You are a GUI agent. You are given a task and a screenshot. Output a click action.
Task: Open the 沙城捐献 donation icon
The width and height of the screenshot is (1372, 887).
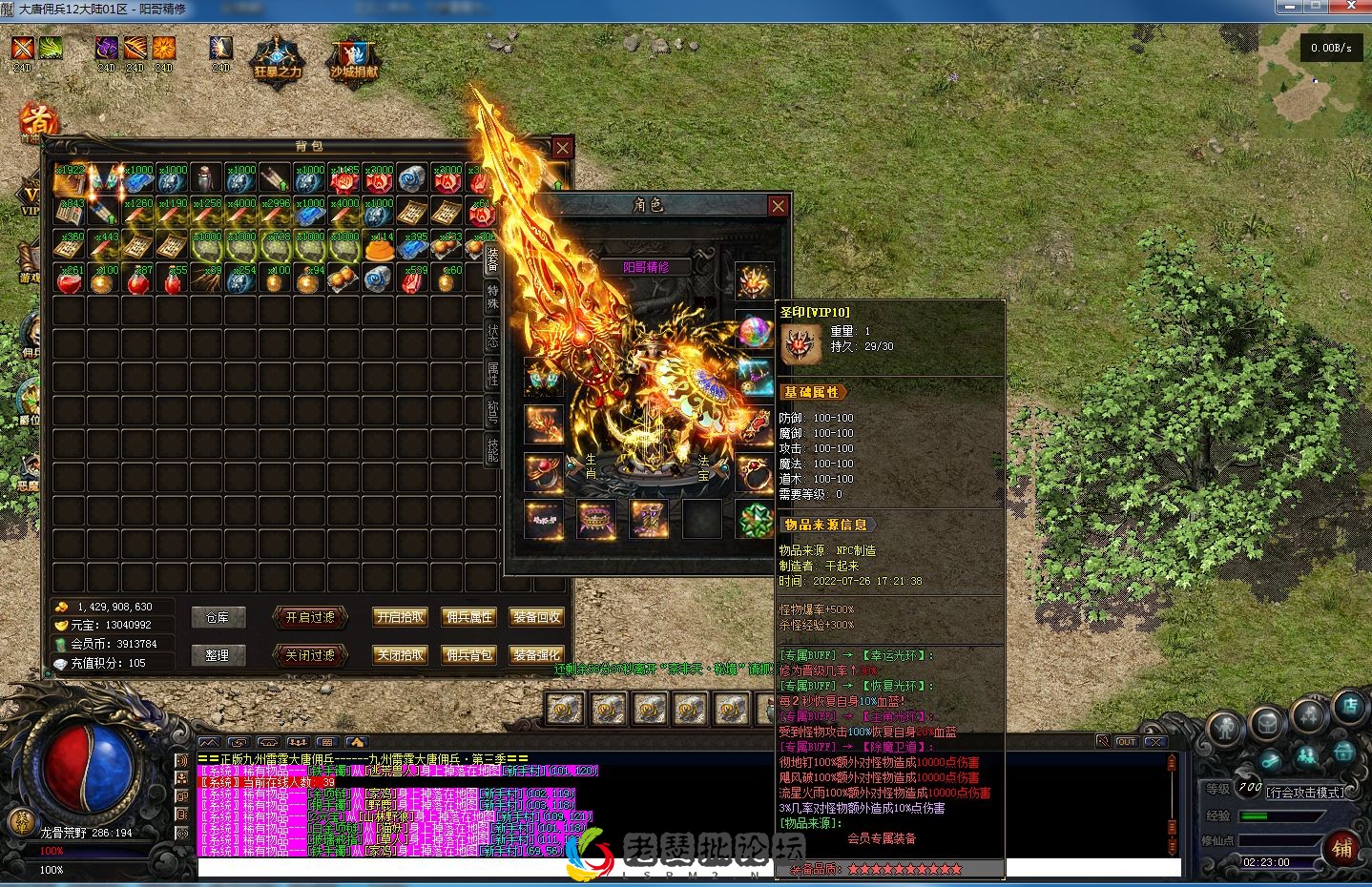point(354,59)
